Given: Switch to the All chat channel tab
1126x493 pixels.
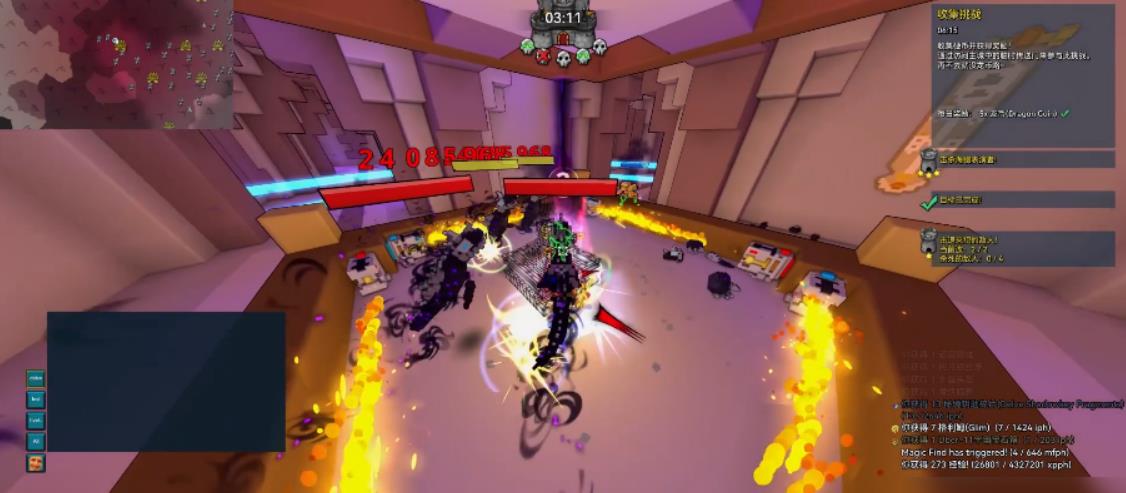Looking at the screenshot, I should click(x=36, y=441).
